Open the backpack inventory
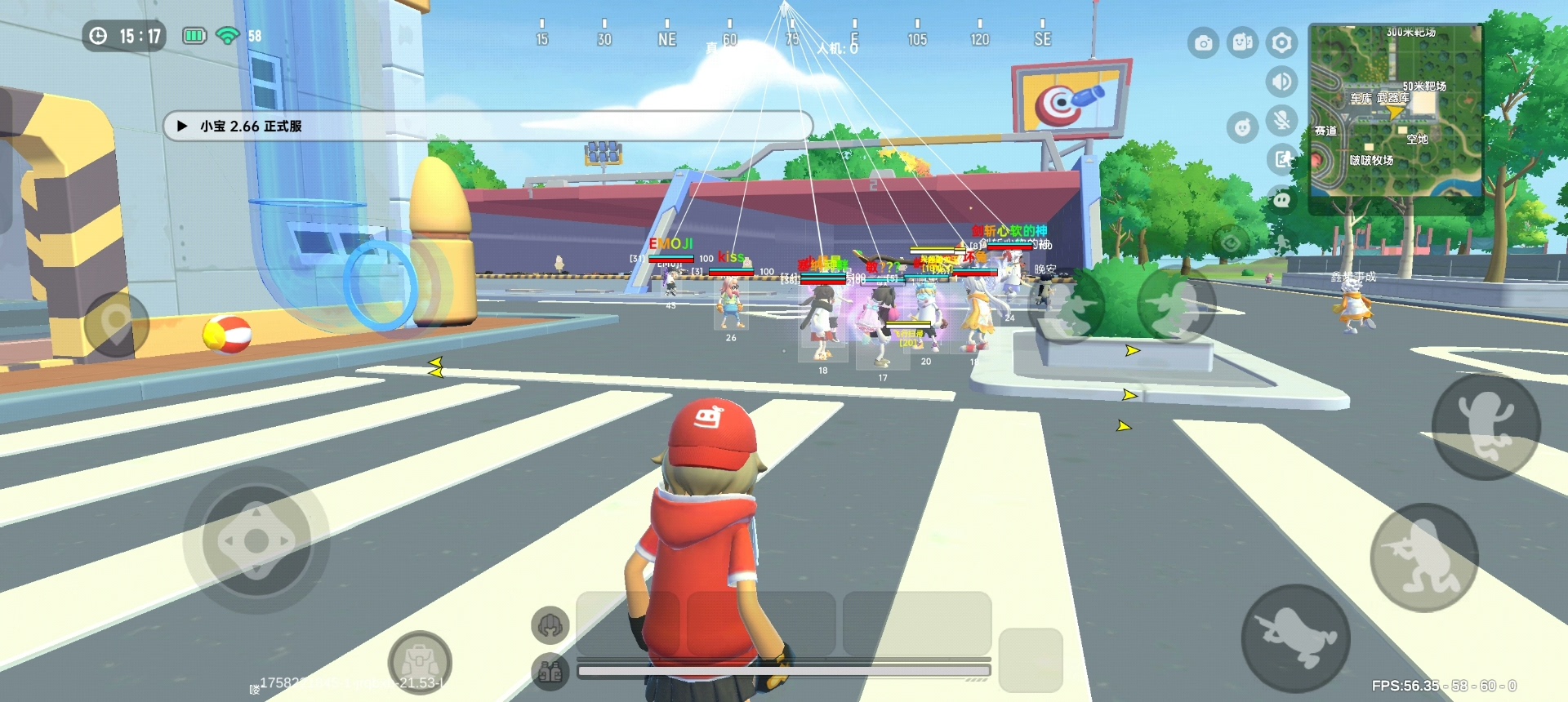The height and width of the screenshot is (702, 1568). (x=420, y=661)
